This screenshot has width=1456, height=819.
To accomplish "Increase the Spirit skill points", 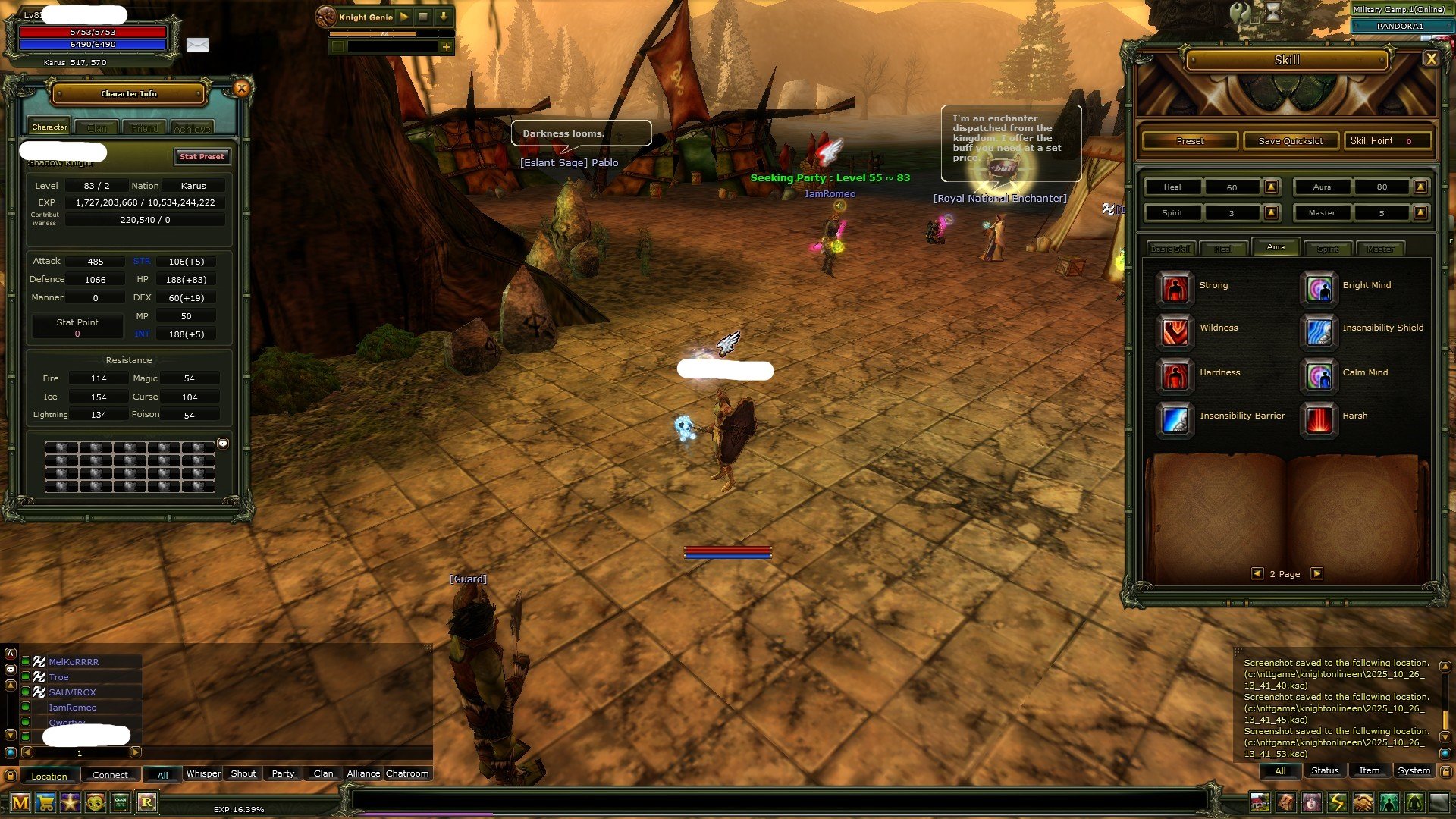I will tap(1272, 213).
